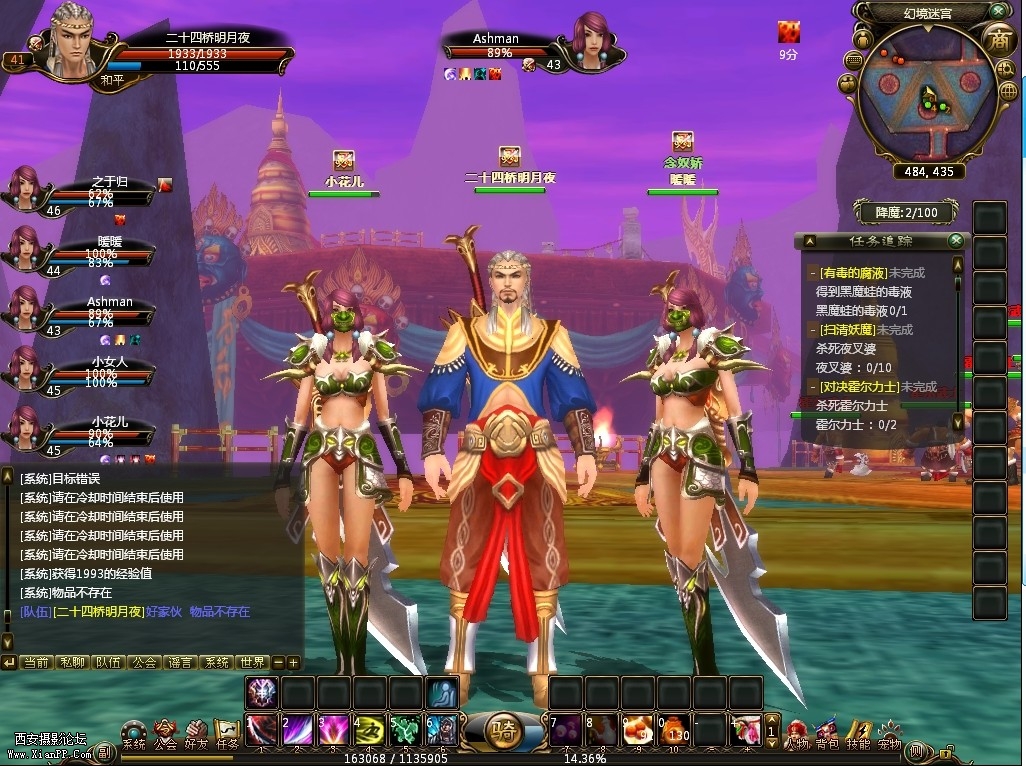
Task: Open the 系统 system menu button
Action: (x=133, y=733)
